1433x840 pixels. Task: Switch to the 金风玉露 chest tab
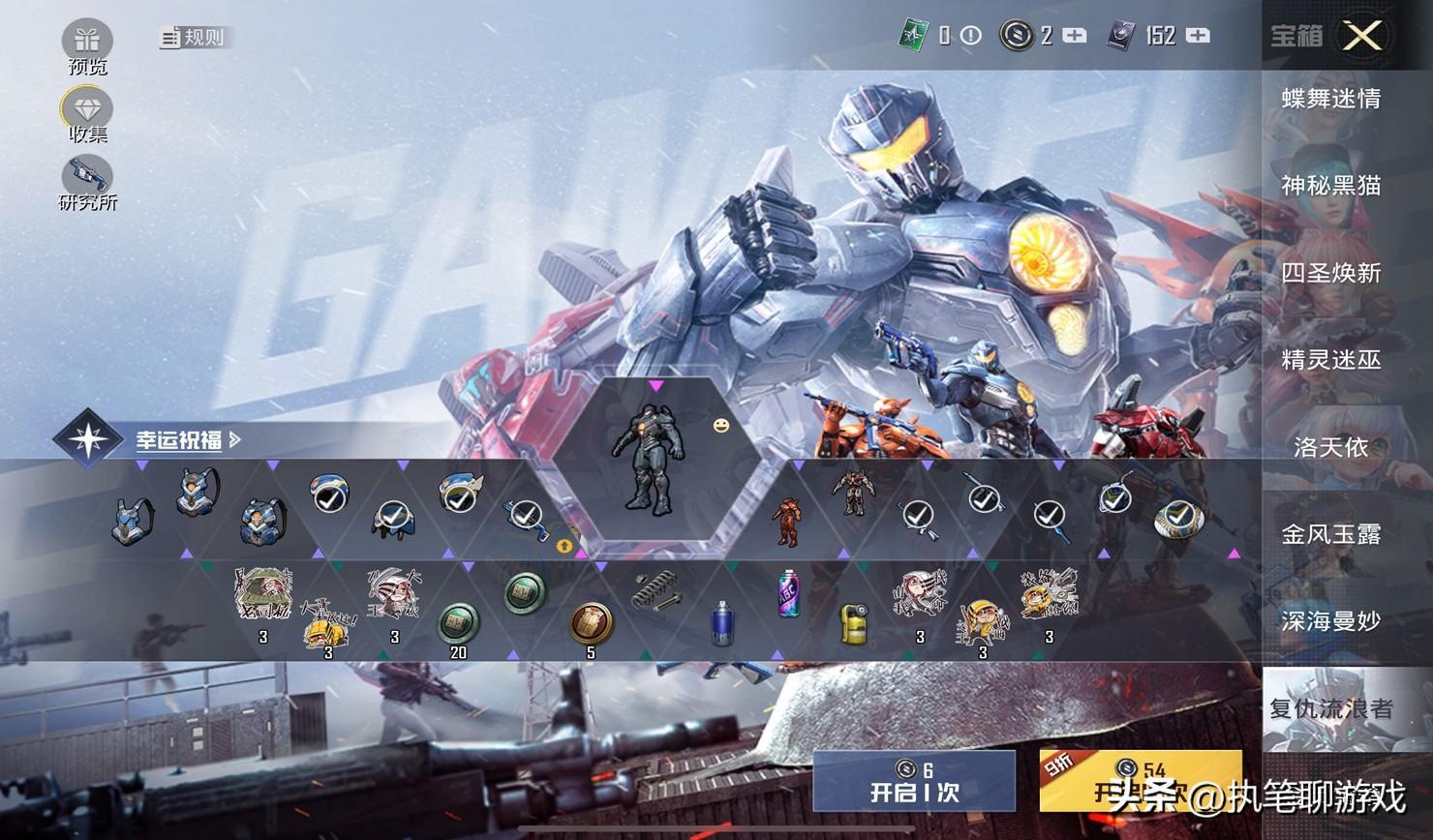1330,533
